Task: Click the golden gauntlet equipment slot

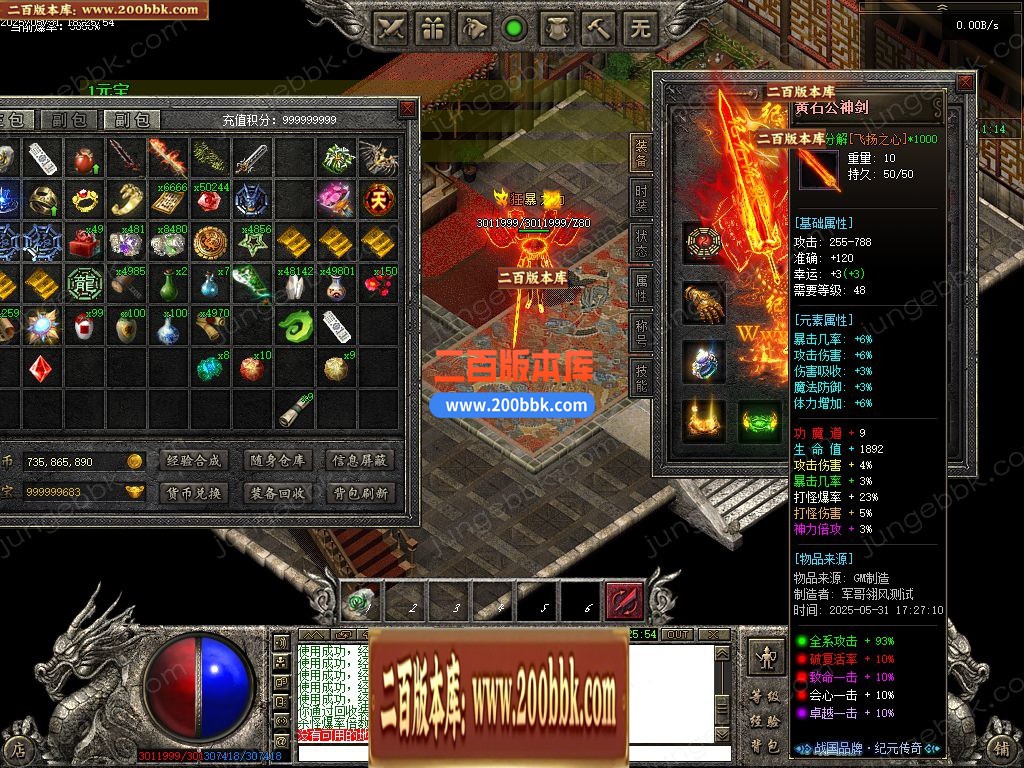Action: click(703, 302)
